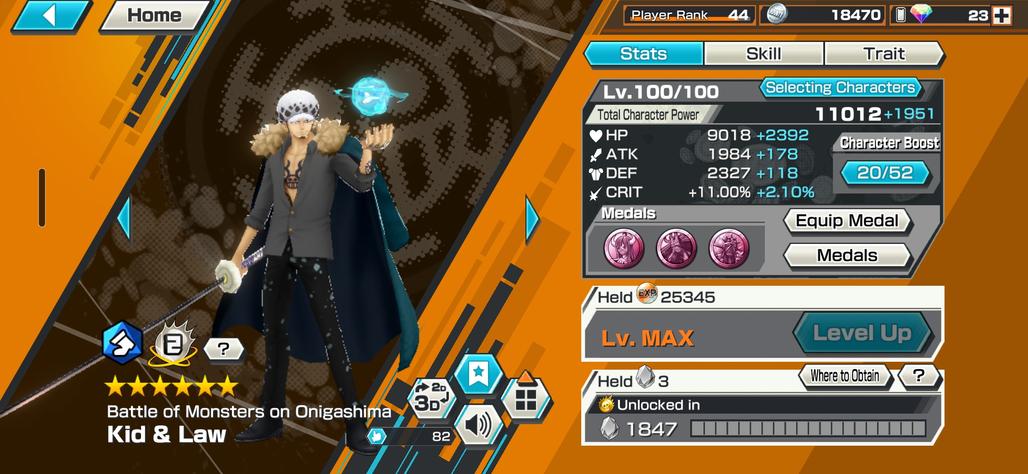Open the Trait tab
The width and height of the screenshot is (1028, 474).
884,54
